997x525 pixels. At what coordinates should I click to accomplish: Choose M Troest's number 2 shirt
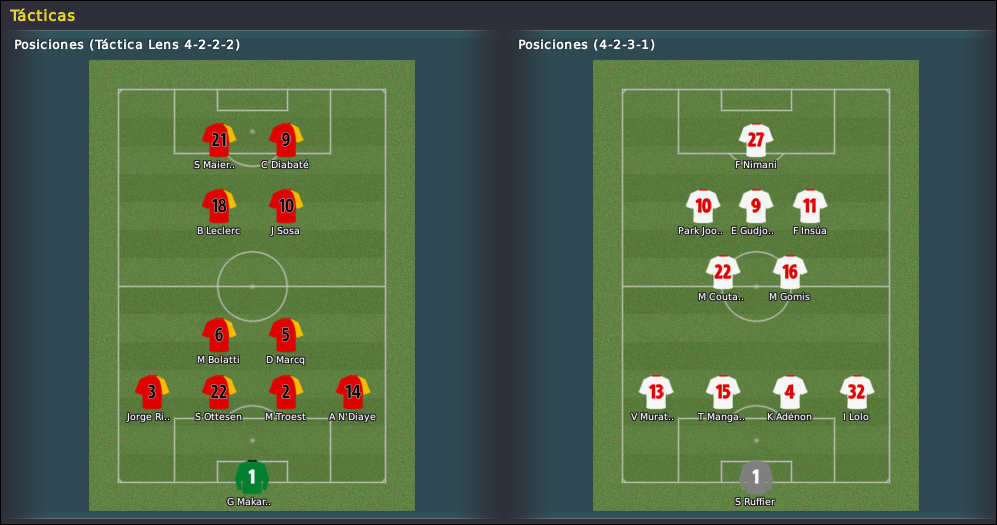pyautogui.click(x=285, y=392)
